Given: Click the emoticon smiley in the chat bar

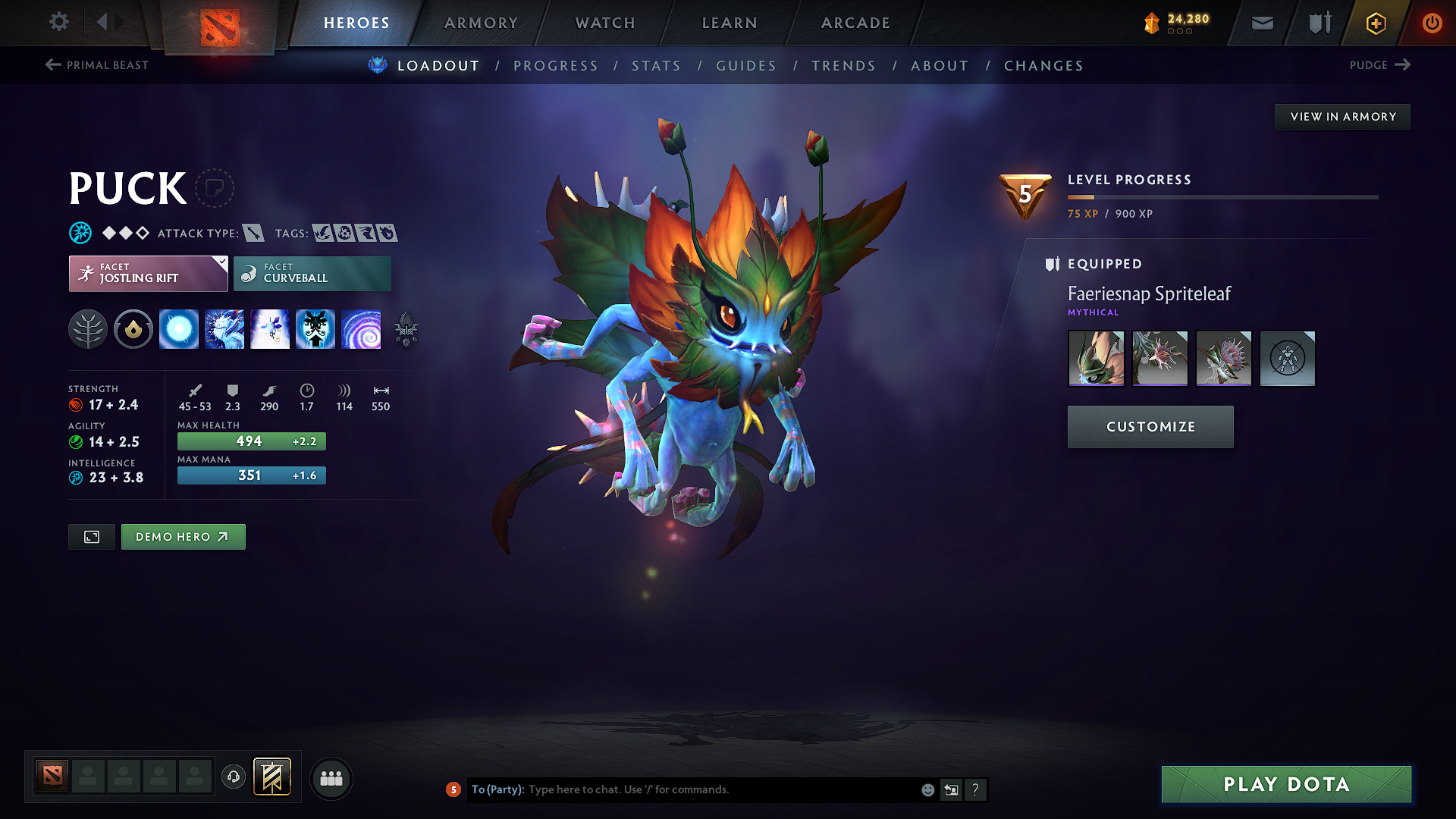Looking at the screenshot, I should (x=927, y=789).
